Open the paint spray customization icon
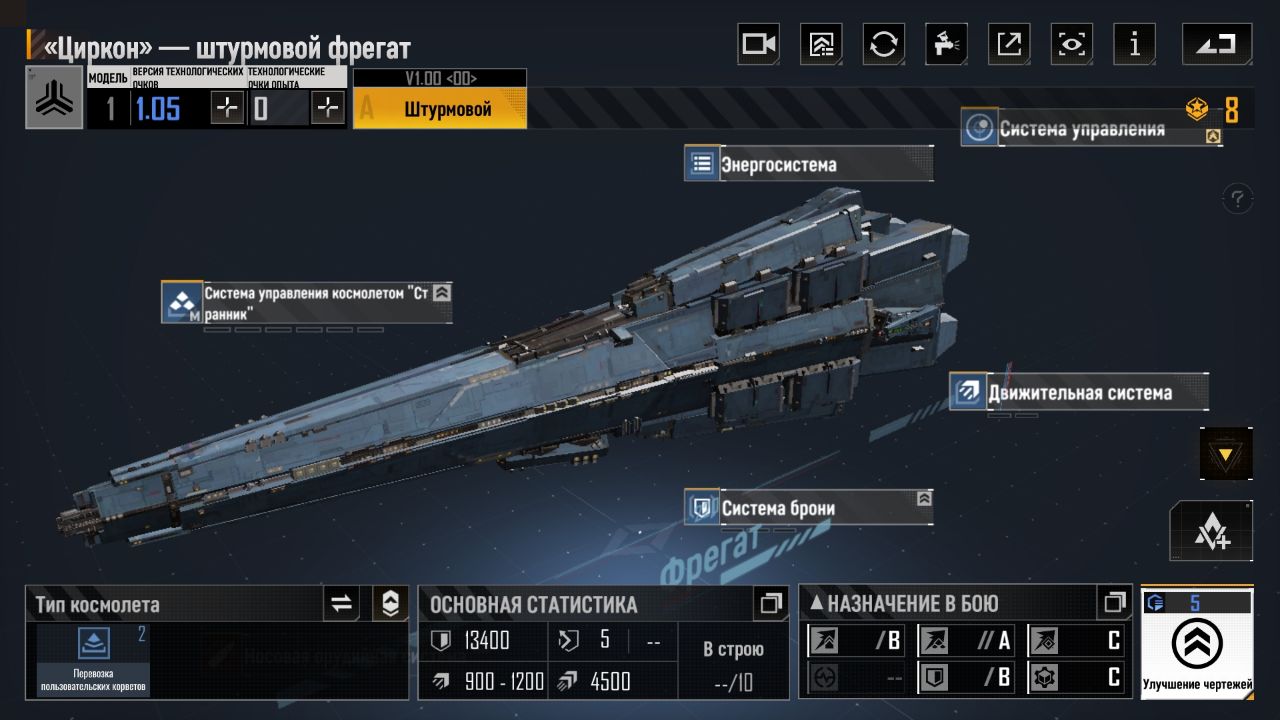Viewport: 1280px width, 720px height. click(945, 44)
